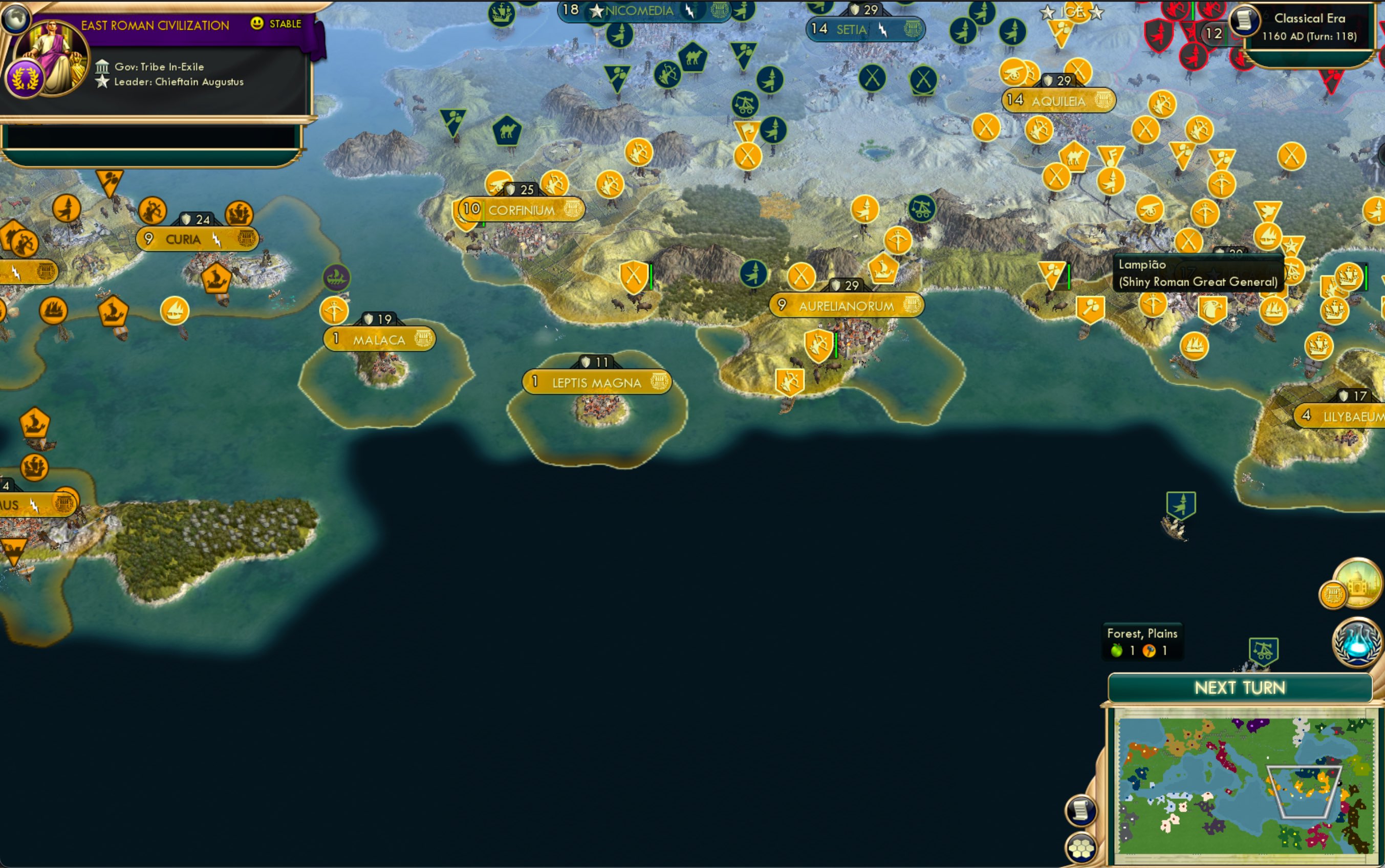Open the scroll icon beside the minimap
This screenshot has width=1385, height=868.
tap(1081, 811)
